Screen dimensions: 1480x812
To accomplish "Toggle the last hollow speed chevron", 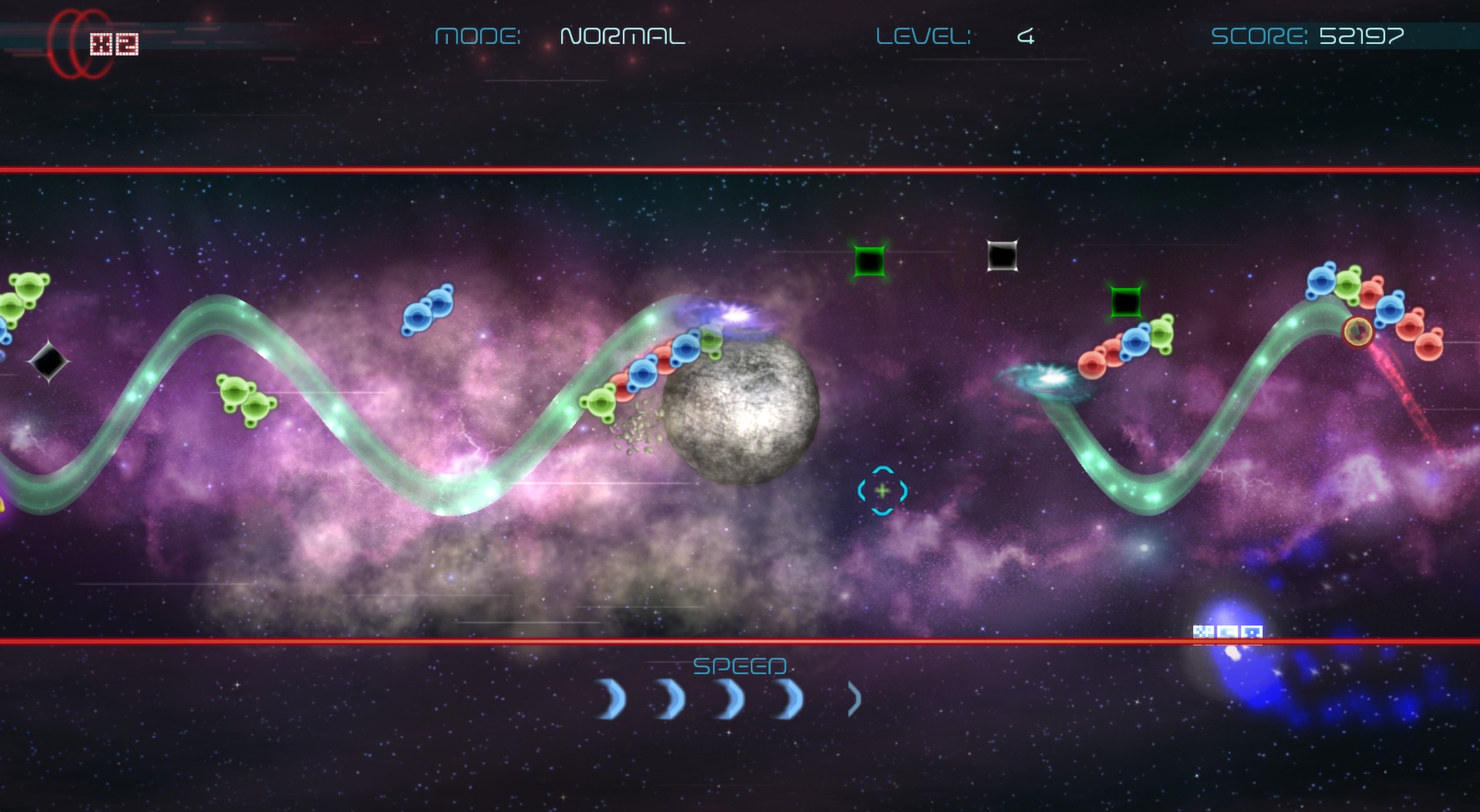I will [851, 699].
